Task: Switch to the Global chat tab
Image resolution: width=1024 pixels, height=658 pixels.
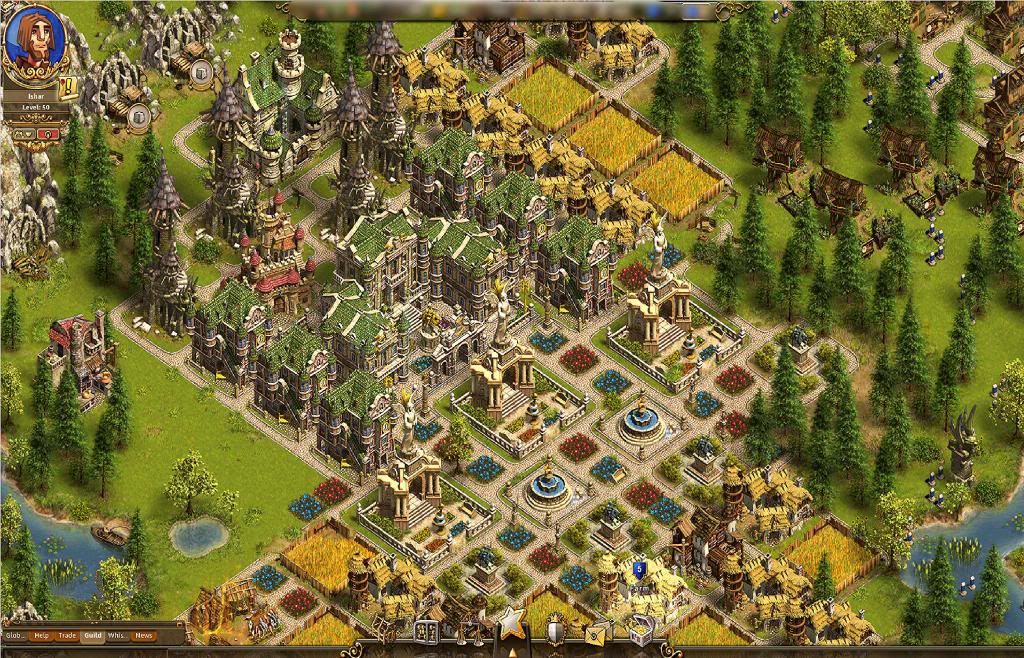Action: pyautogui.click(x=15, y=635)
